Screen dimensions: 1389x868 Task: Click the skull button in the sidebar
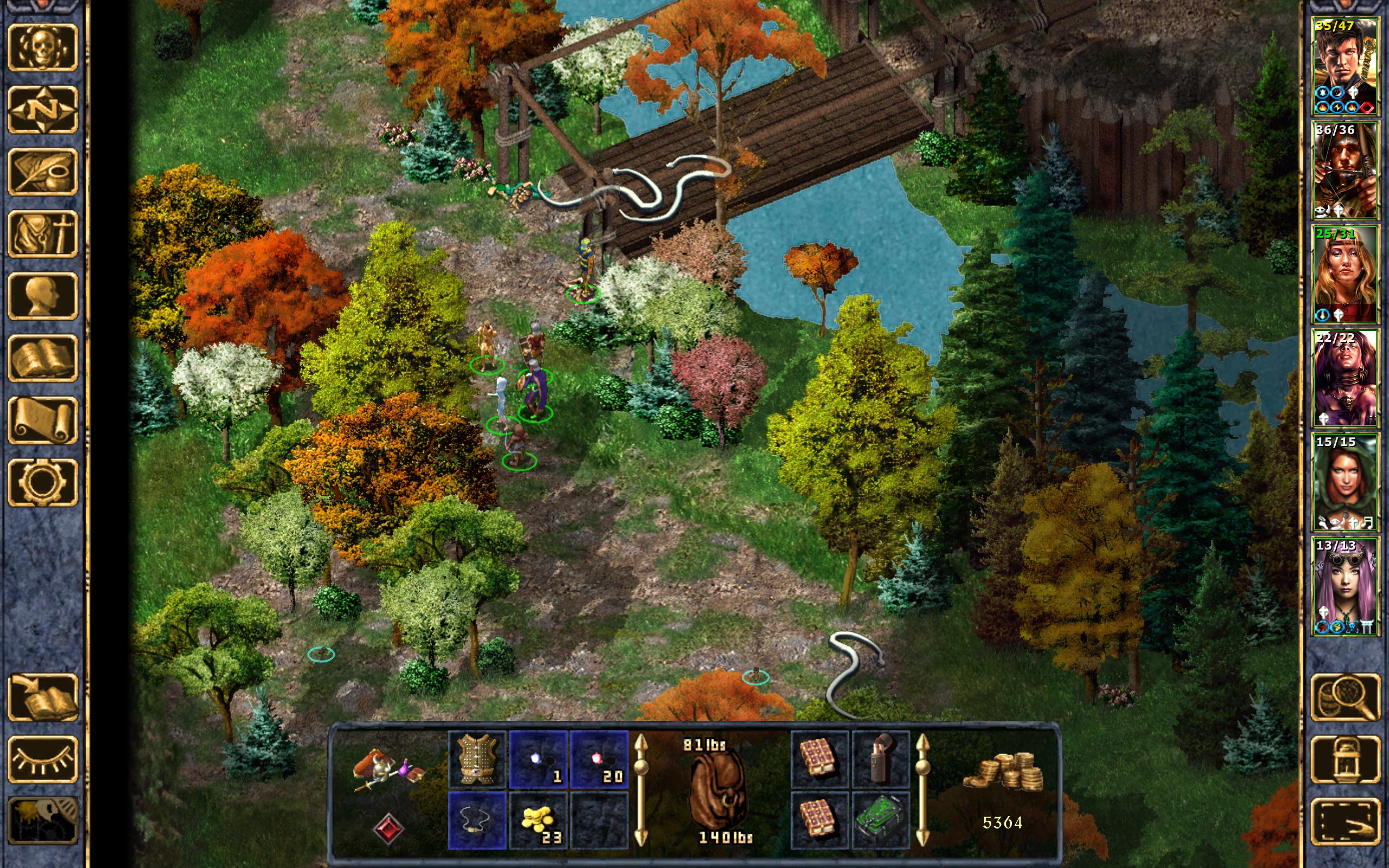pos(42,48)
